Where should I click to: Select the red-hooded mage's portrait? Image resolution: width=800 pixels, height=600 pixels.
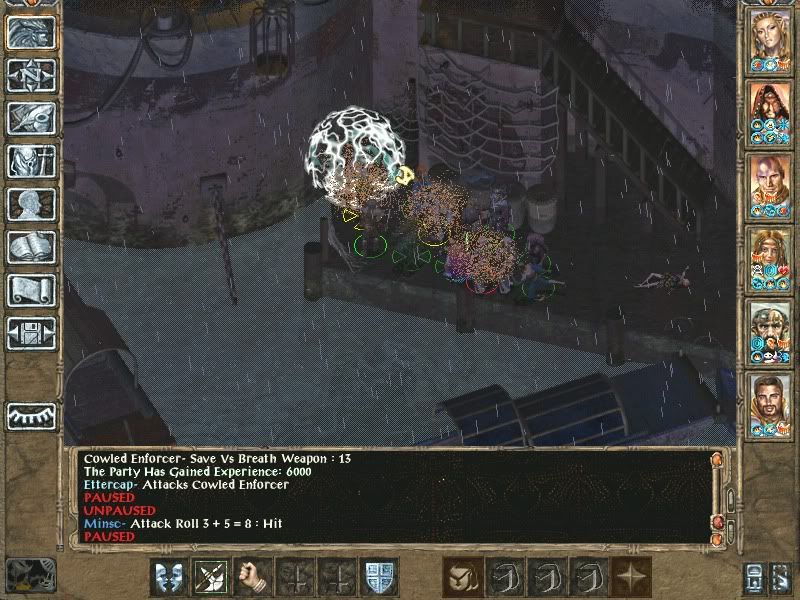[x=771, y=110]
